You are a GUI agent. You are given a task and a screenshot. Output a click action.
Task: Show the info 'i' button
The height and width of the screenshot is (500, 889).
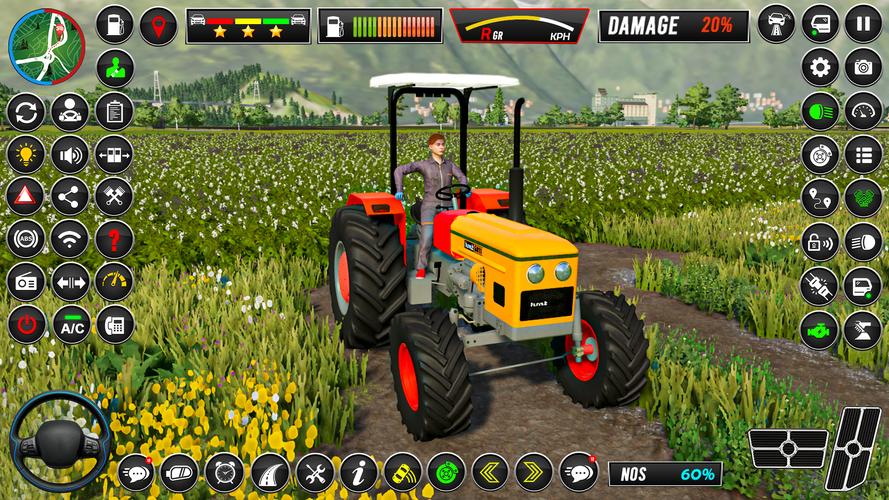point(358,472)
